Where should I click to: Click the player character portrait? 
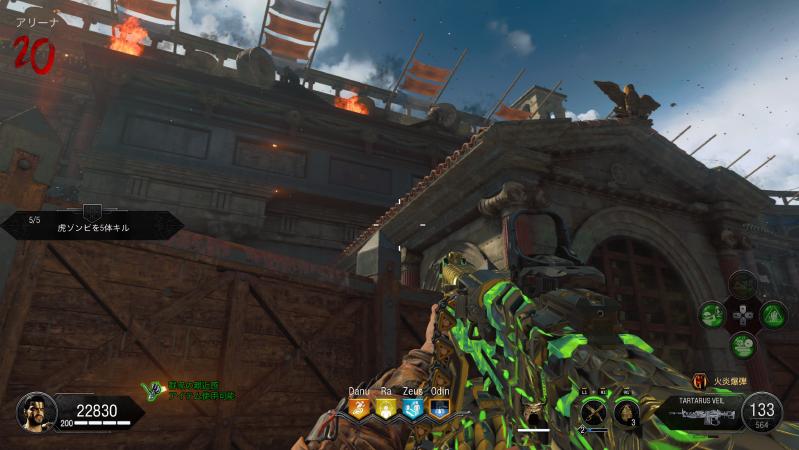36,411
